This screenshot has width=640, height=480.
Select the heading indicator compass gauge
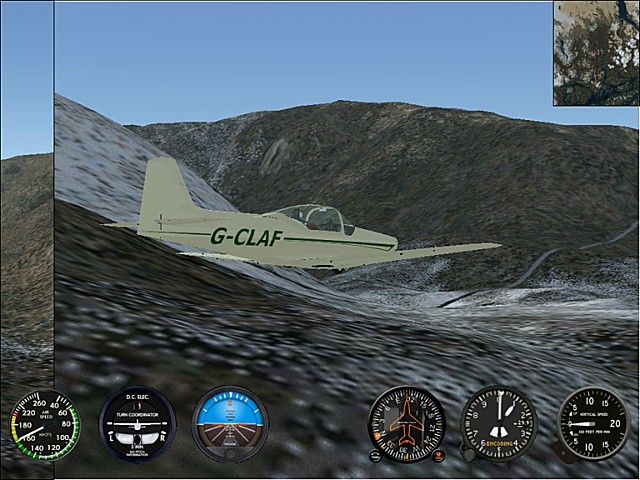coord(406,424)
